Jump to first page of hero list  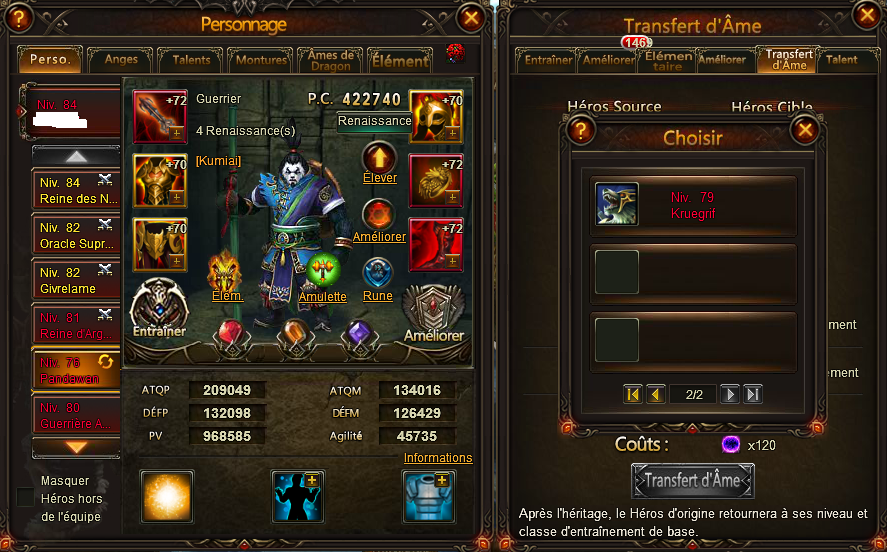point(632,394)
